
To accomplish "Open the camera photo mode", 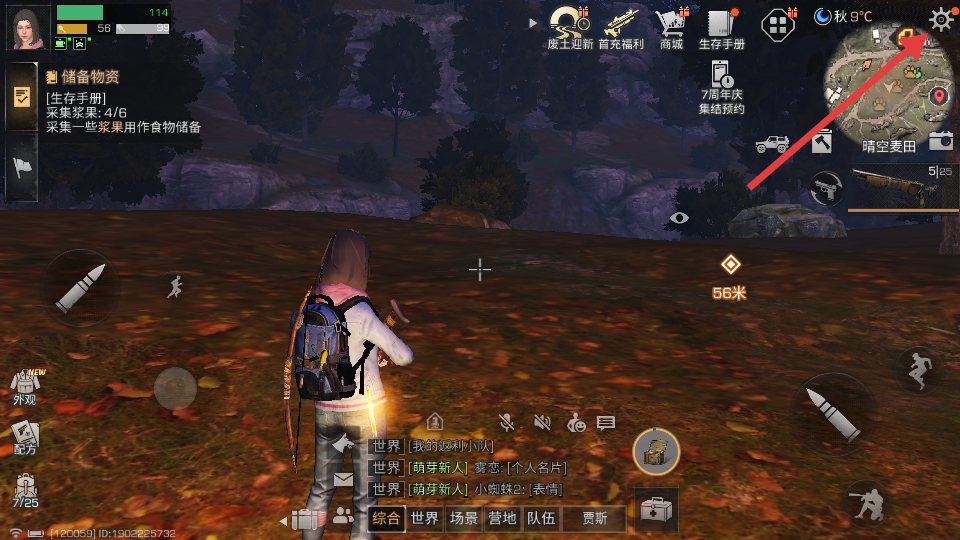I will pyautogui.click(x=940, y=141).
